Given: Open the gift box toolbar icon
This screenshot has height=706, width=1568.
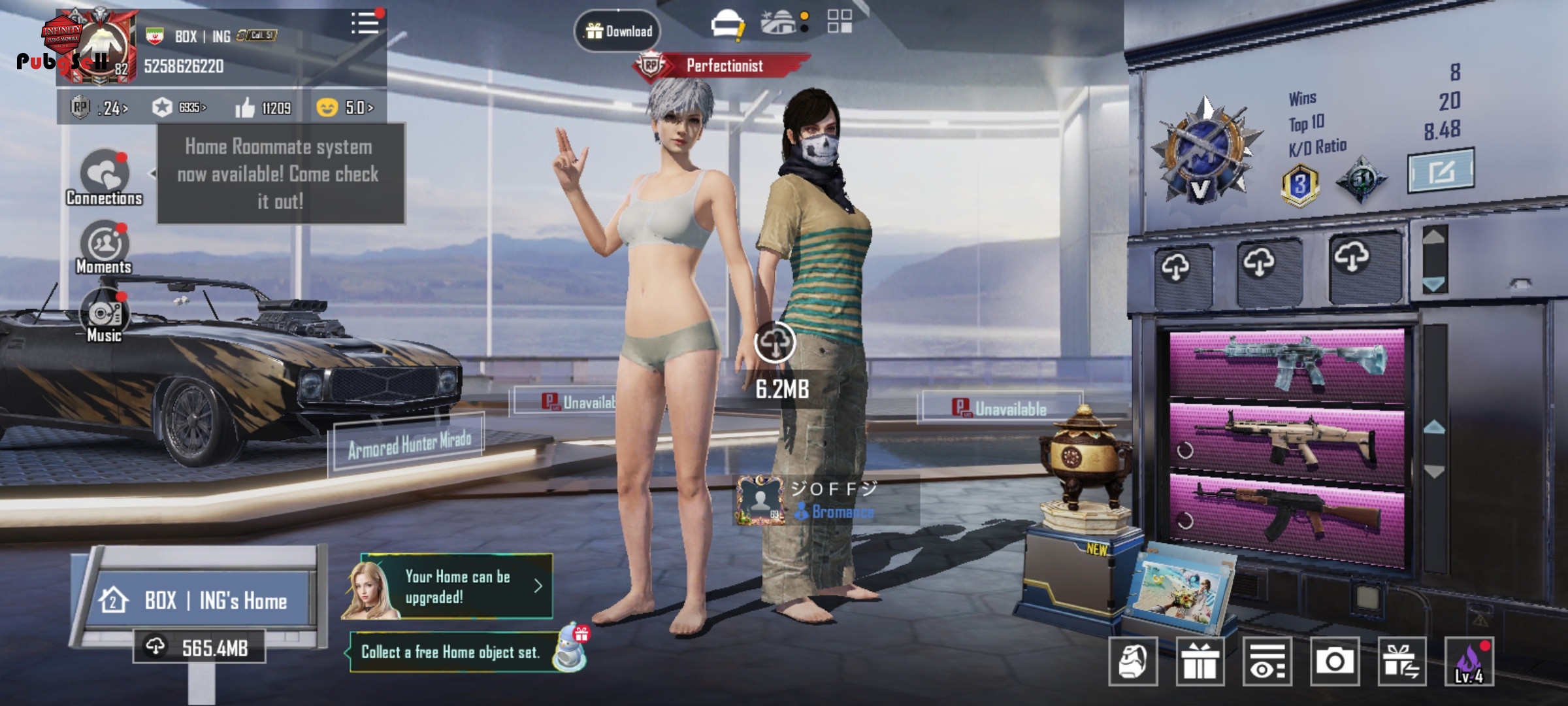Looking at the screenshot, I should (x=1200, y=662).
